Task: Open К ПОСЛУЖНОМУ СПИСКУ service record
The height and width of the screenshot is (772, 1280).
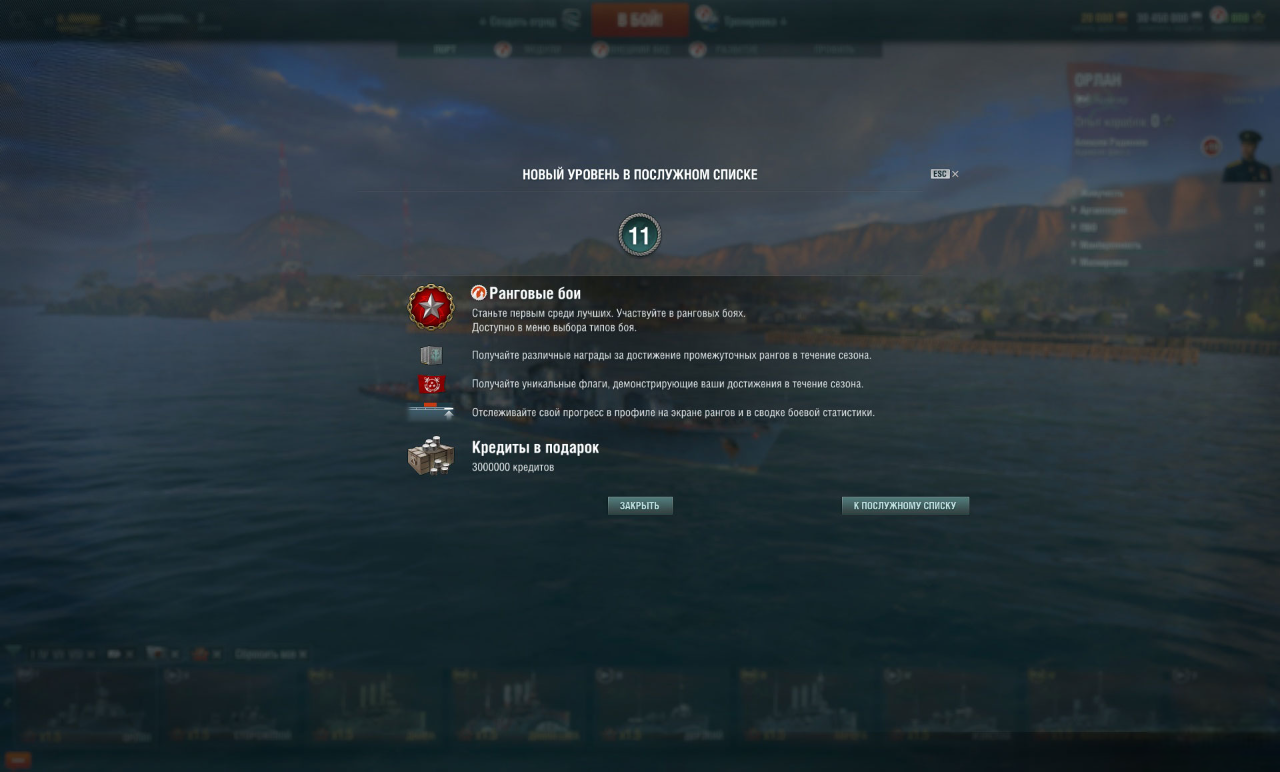Action: (905, 506)
